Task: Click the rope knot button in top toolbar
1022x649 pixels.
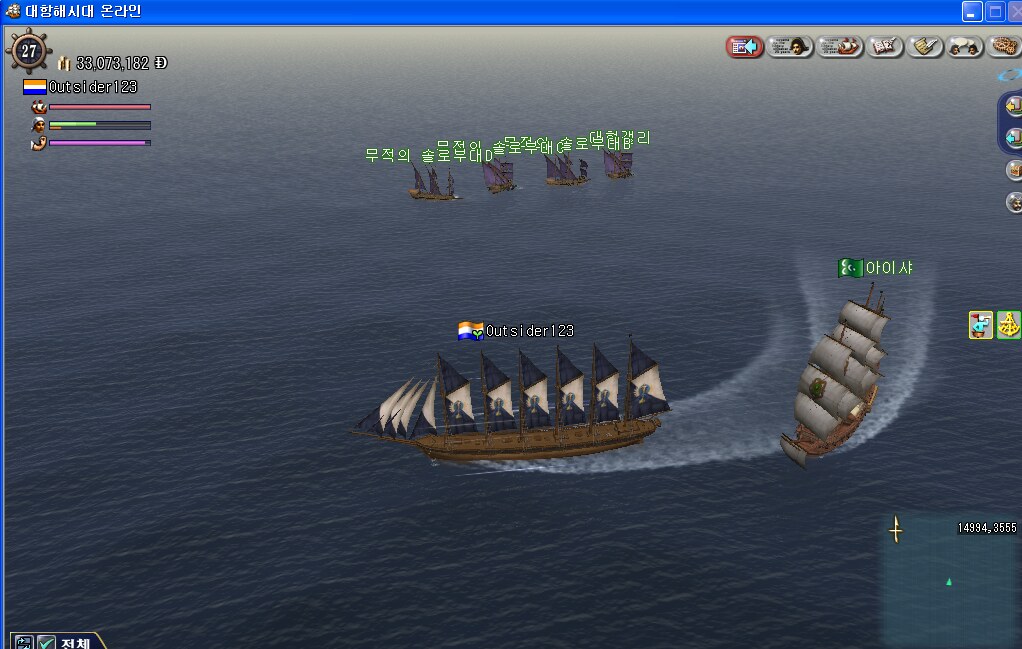Action: (1004, 46)
